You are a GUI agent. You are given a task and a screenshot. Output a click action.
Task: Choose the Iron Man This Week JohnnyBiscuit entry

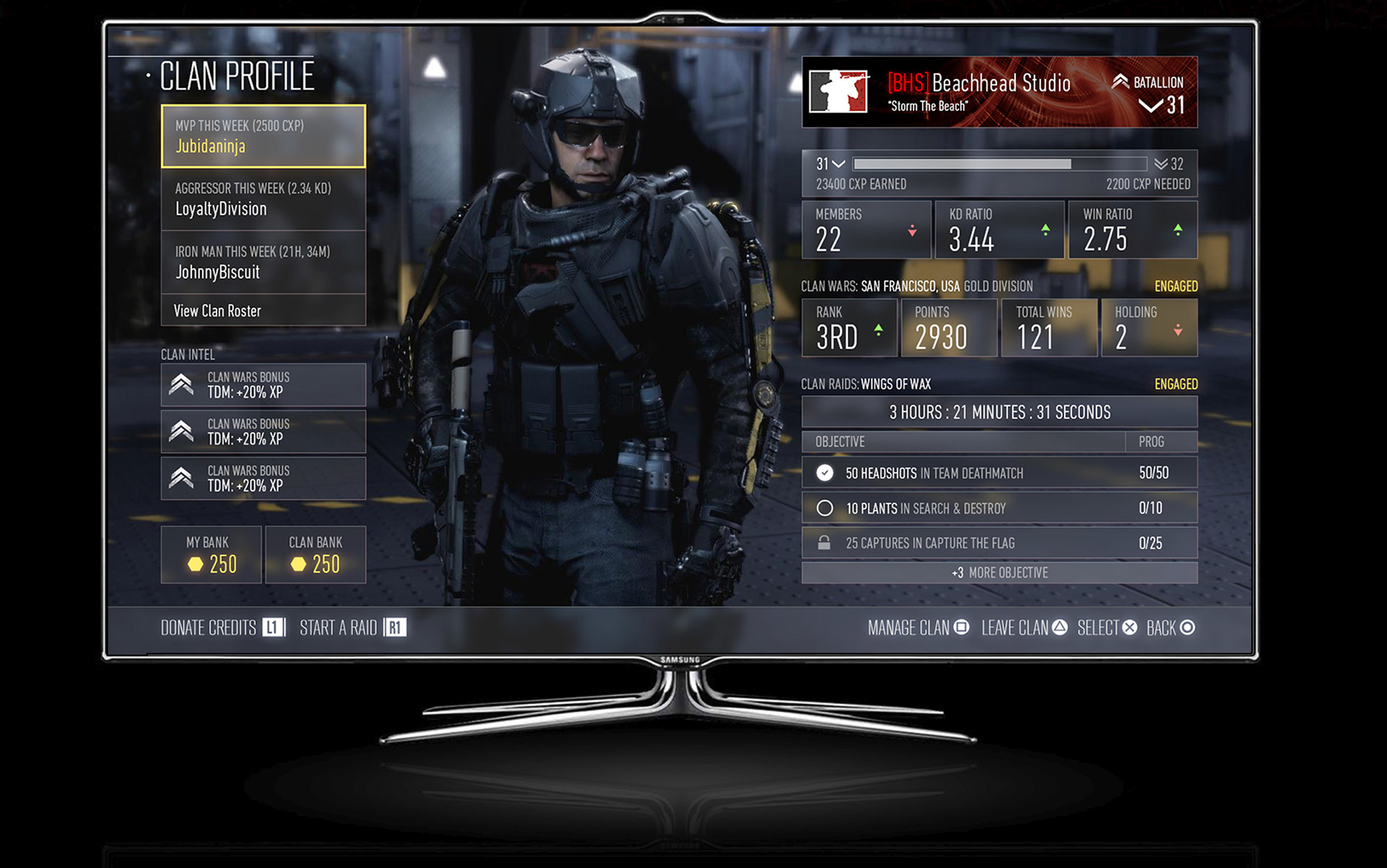pos(263,262)
